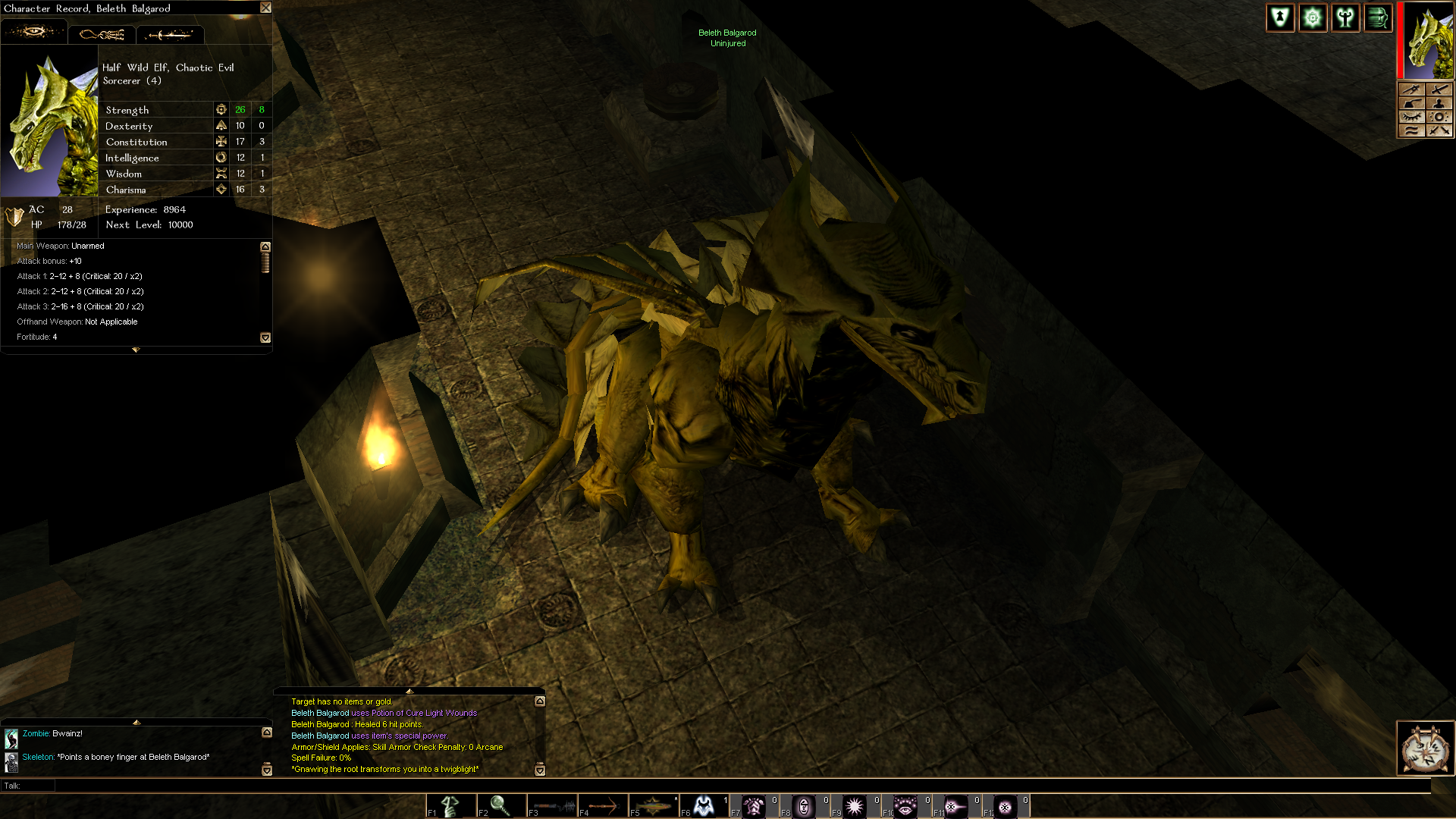Viewport: 1456px width, 819px height.
Task: Open the sword-icon character record tab
Action: pos(170,35)
